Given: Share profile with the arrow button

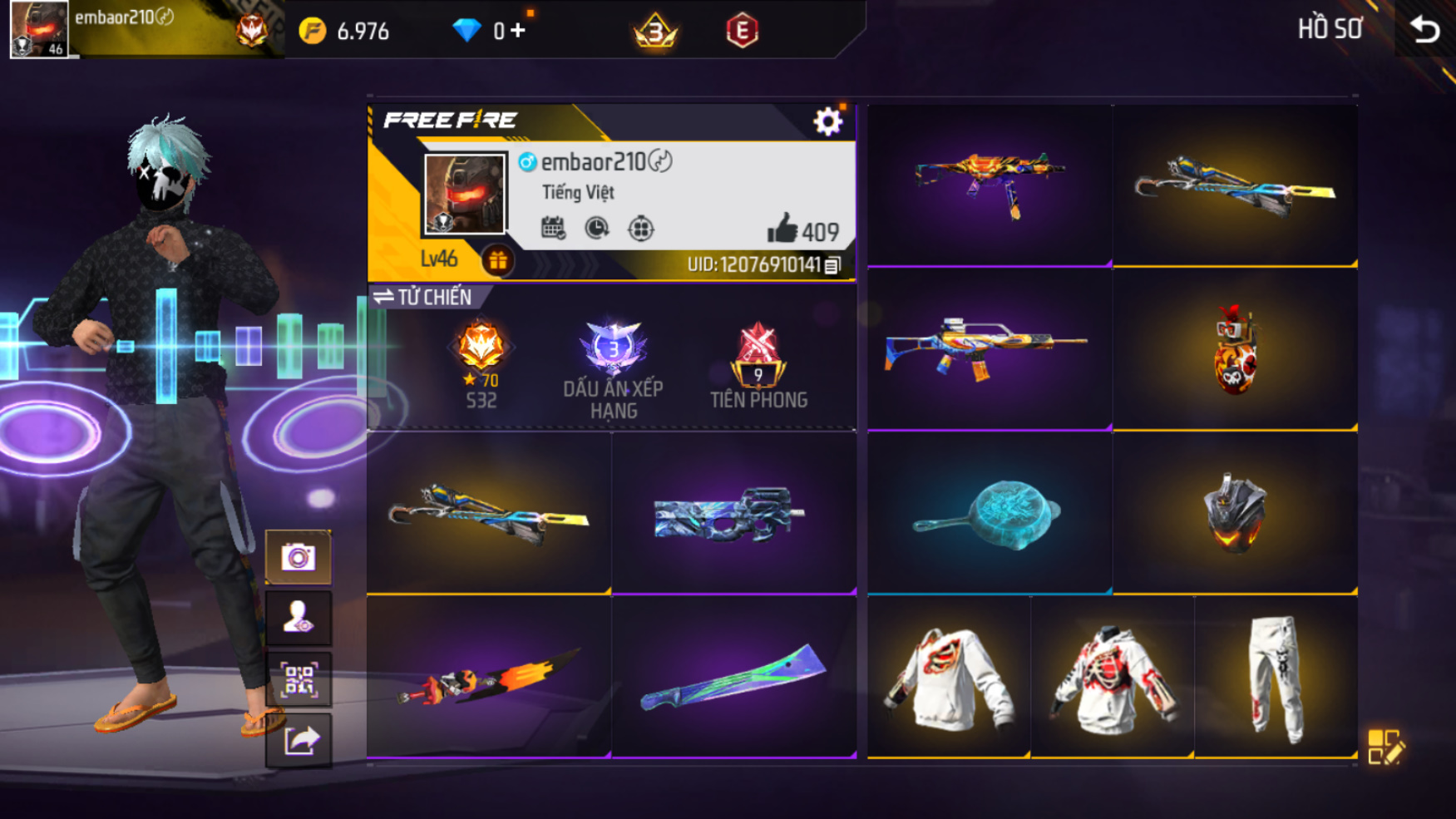Looking at the screenshot, I should (x=299, y=740).
